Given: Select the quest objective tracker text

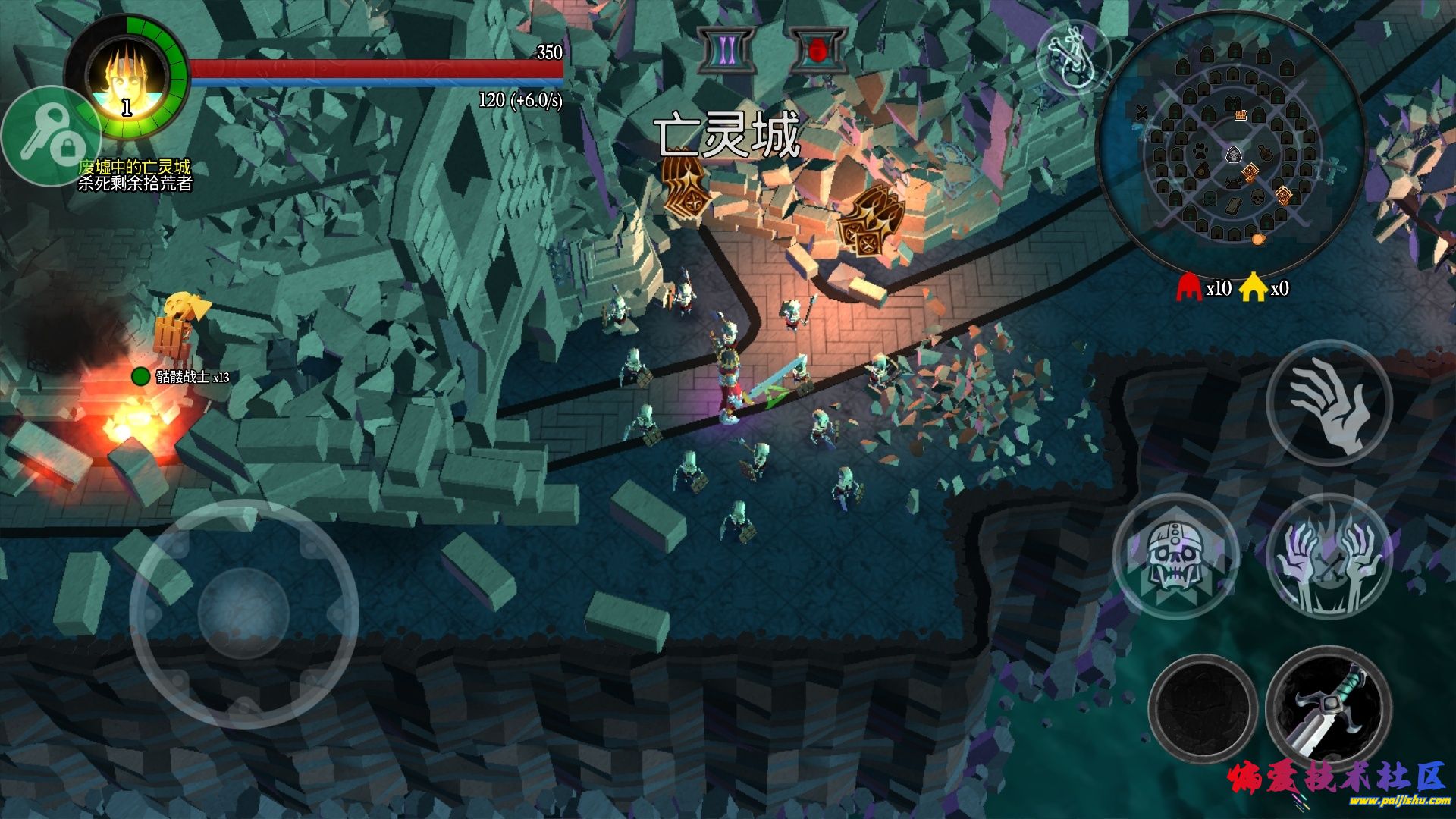Looking at the screenshot, I should 135,175.
